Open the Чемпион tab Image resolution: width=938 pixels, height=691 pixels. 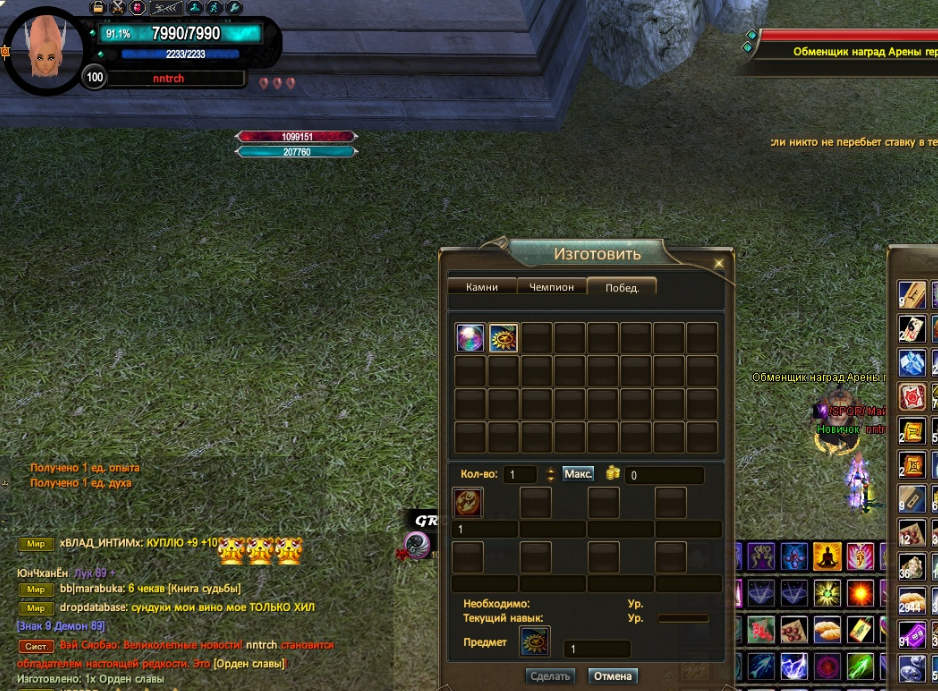click(551, 287)
